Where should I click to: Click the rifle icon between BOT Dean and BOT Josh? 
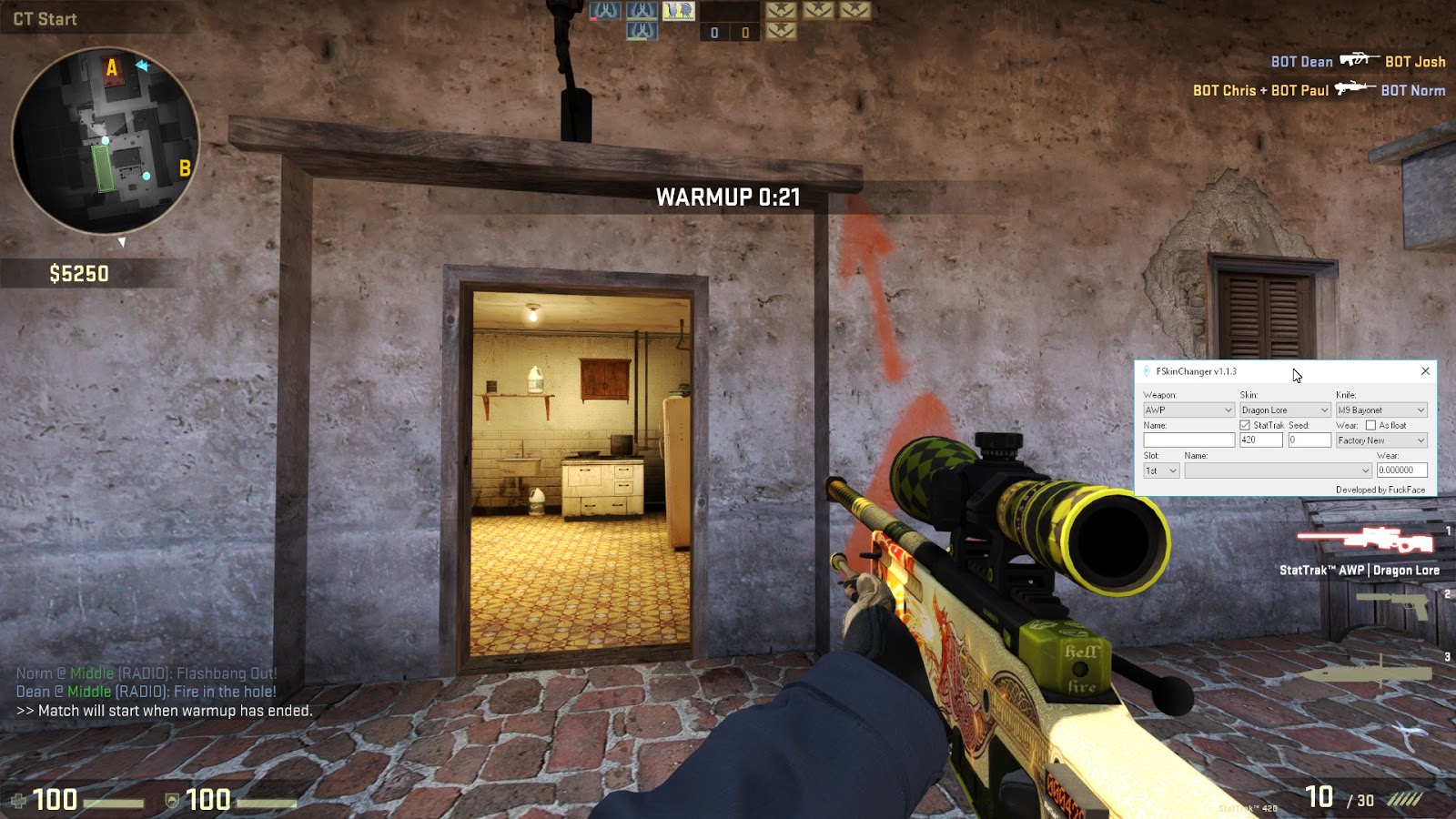(1359, 60)
